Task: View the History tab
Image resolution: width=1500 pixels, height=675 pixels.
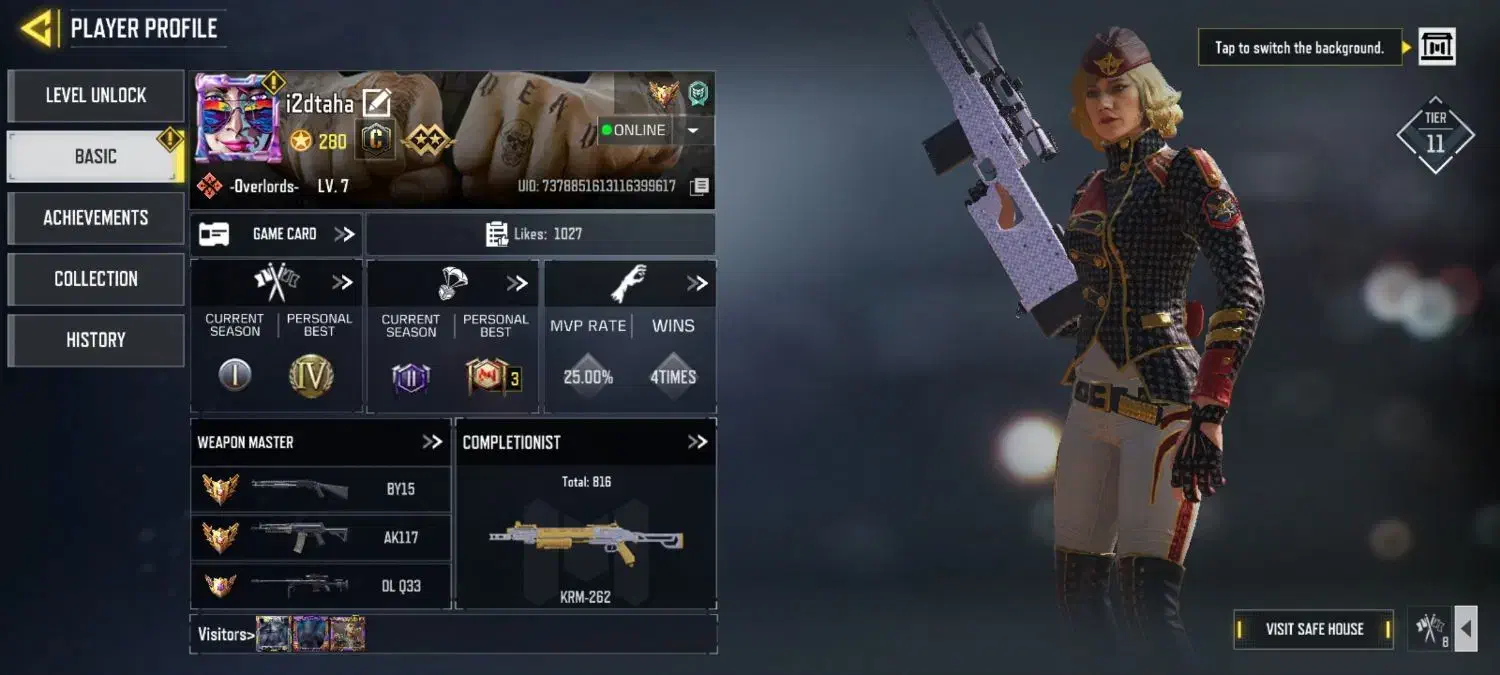Action: coord(96,340)
